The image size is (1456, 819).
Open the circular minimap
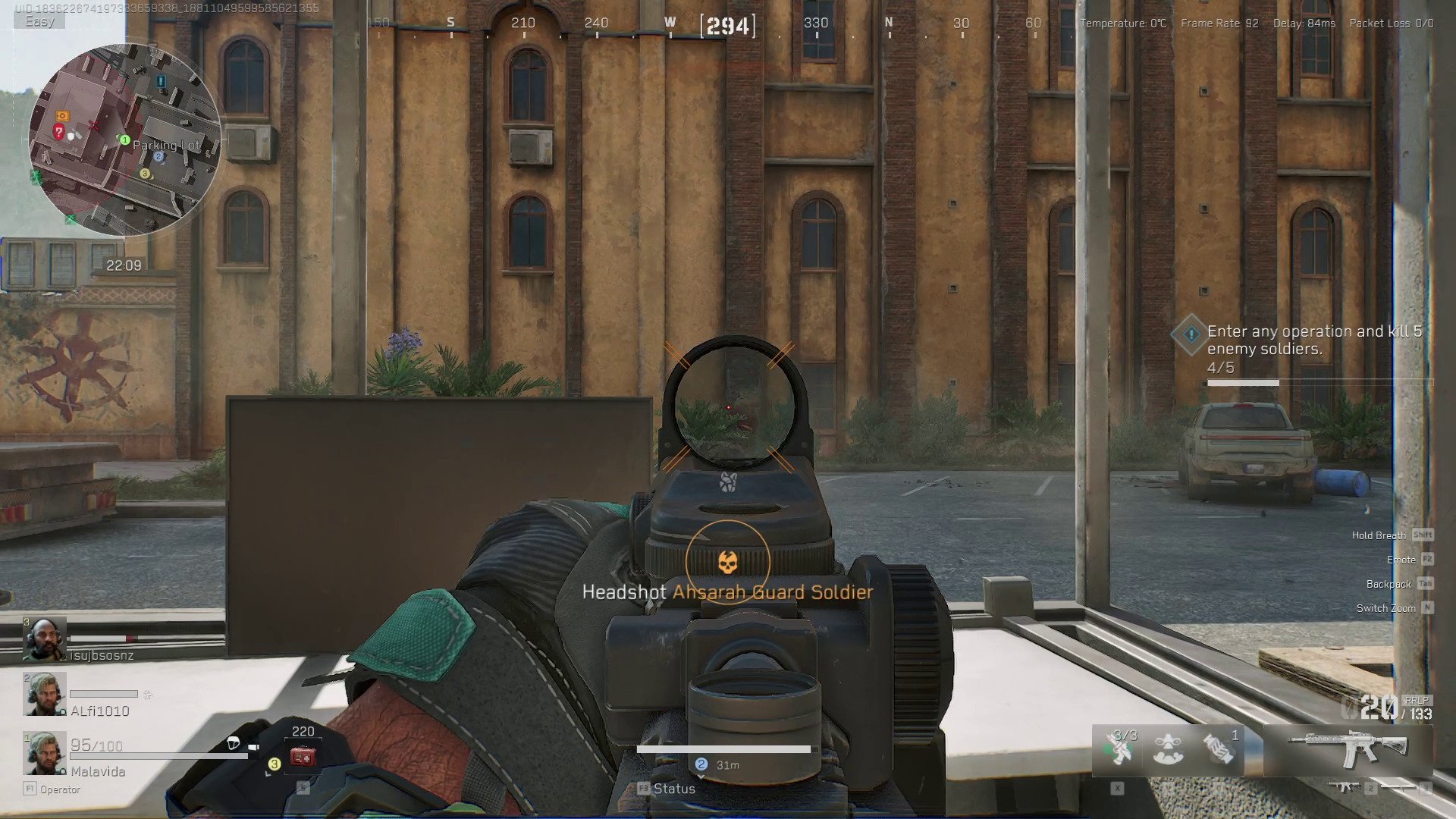click(124, 140)
